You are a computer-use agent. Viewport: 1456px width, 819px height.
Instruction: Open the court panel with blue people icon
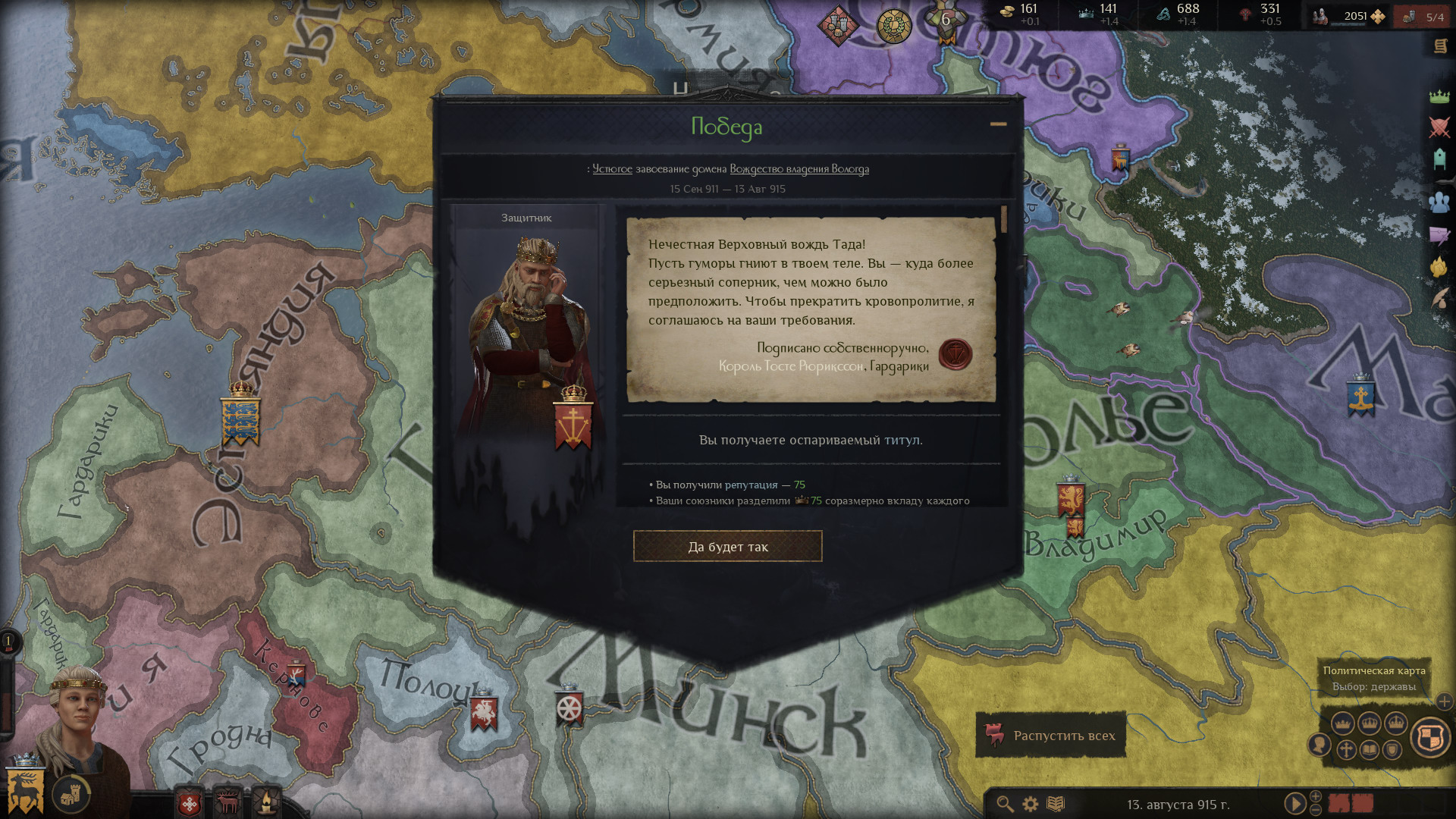[x=1439, y=202]
